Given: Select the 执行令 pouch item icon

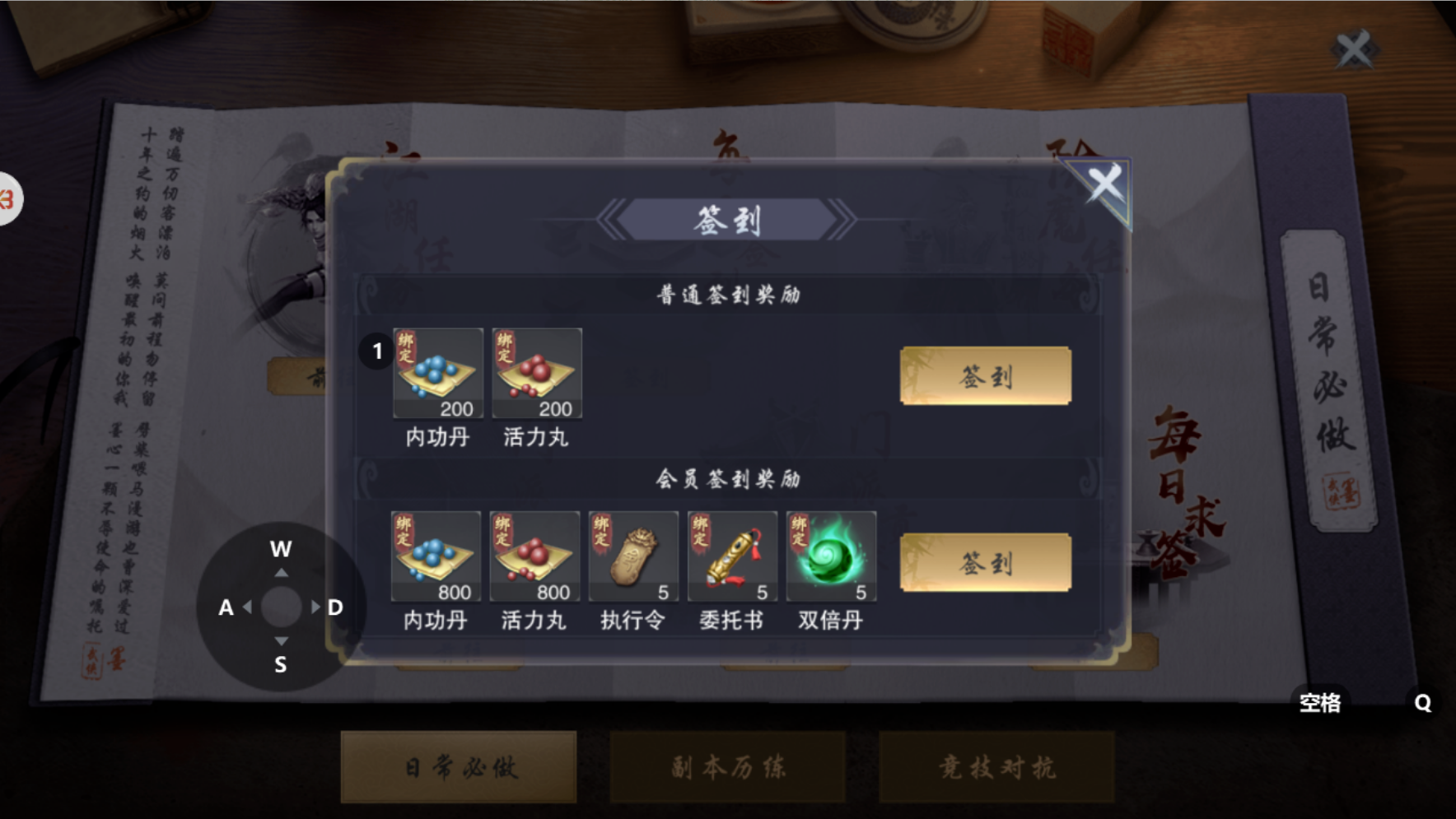Looking at the screenshot, I should (x=633, y=557).
